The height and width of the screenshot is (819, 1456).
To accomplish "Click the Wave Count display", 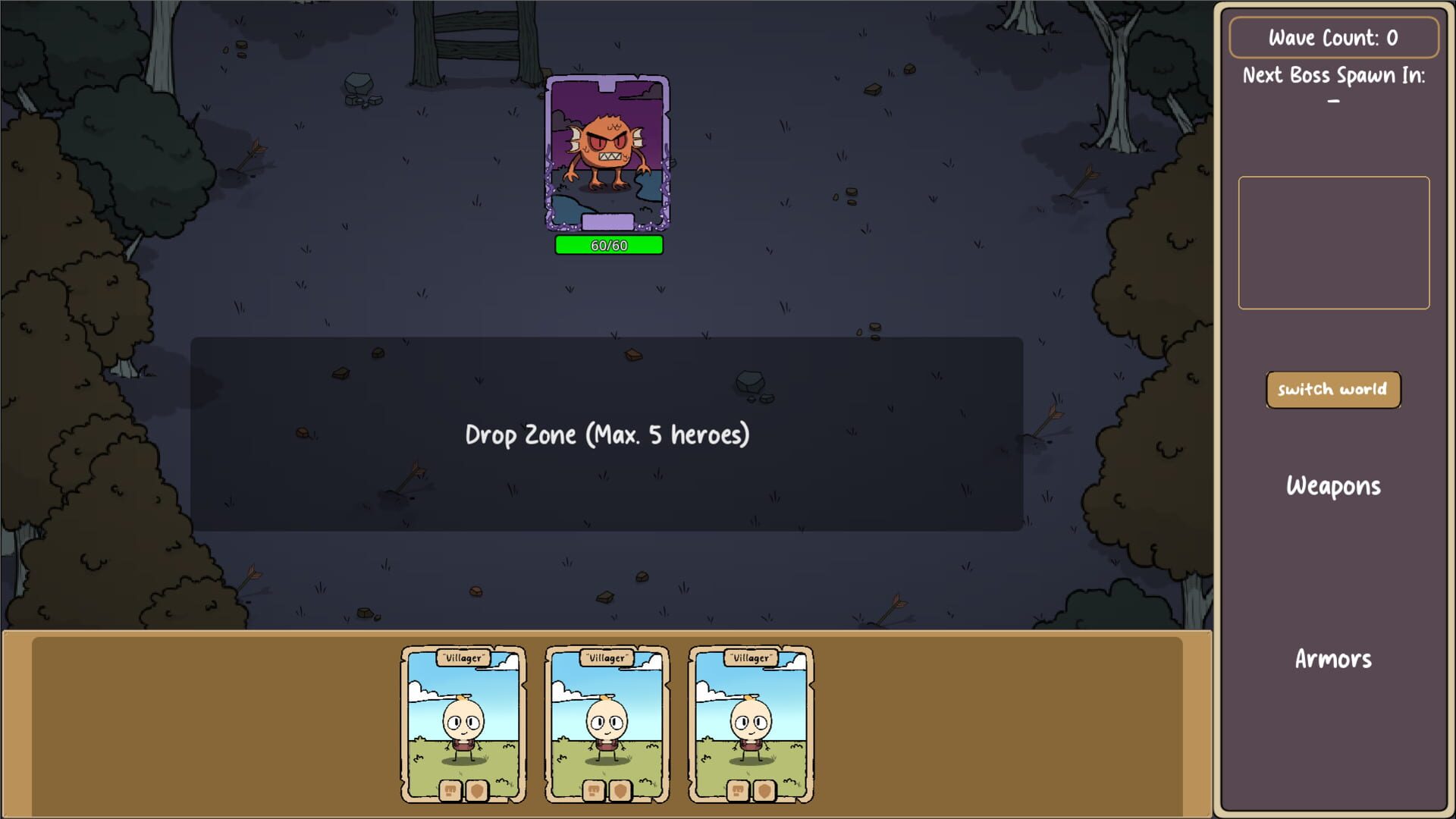I will pyautogui.click(x=1333, y=37).
